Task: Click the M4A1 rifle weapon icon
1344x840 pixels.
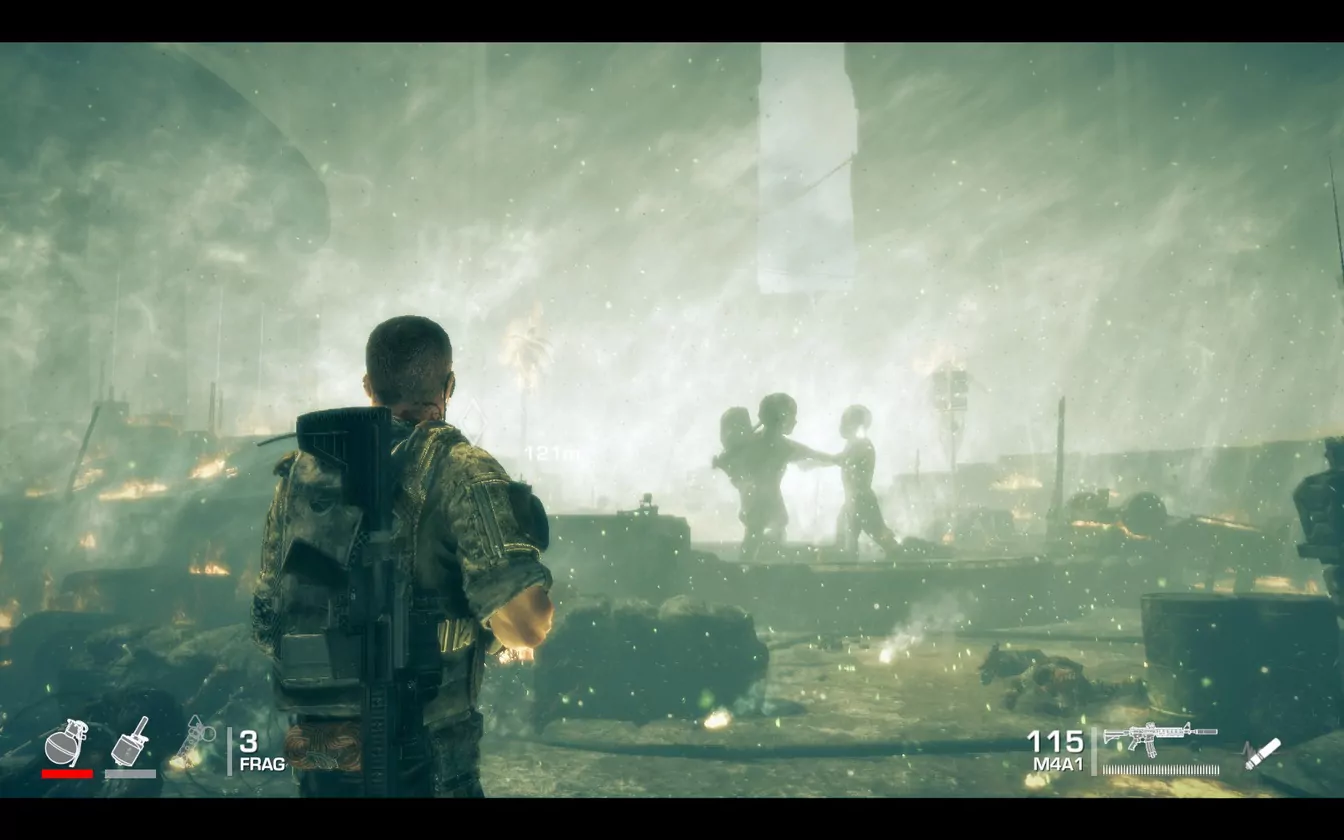Action: coord(1159,738)
